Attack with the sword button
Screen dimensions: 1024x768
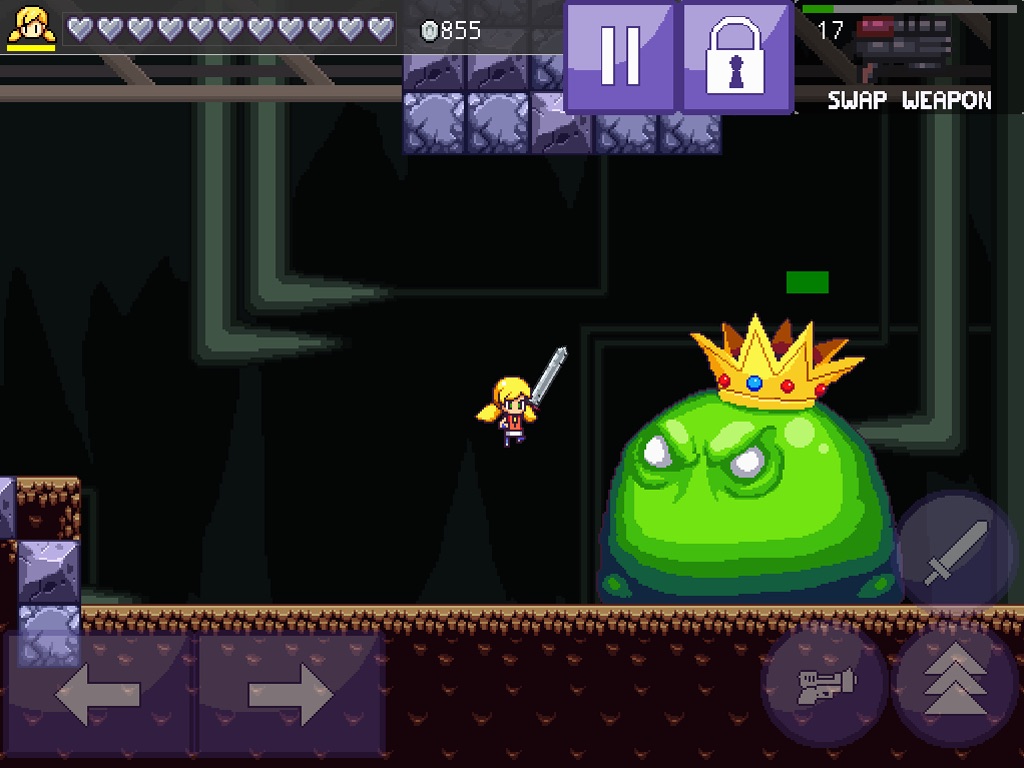[x=955, y=552]
